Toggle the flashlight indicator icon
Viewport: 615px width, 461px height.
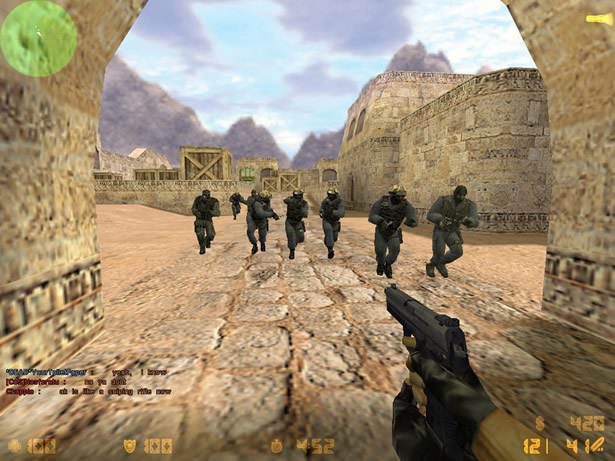pyautogui.click(x=594, y=18)
